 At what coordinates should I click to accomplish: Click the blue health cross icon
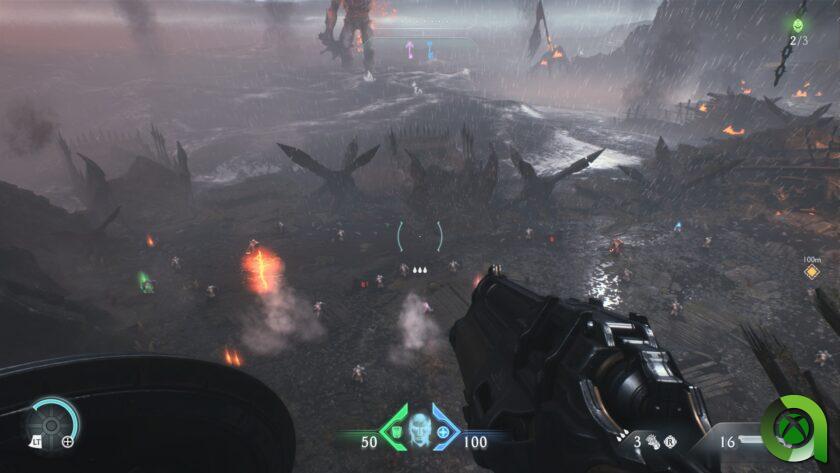[x=442, y=432]
